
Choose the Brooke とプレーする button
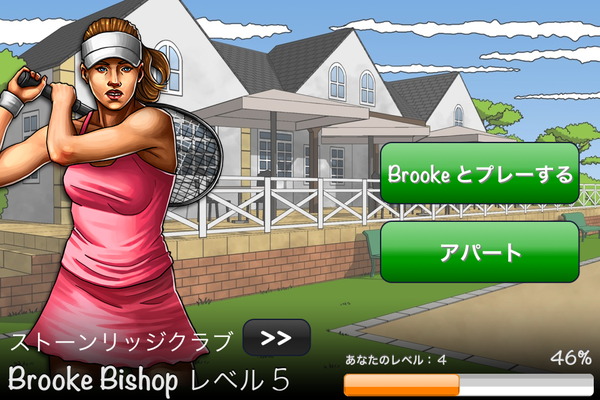point(480,175)
